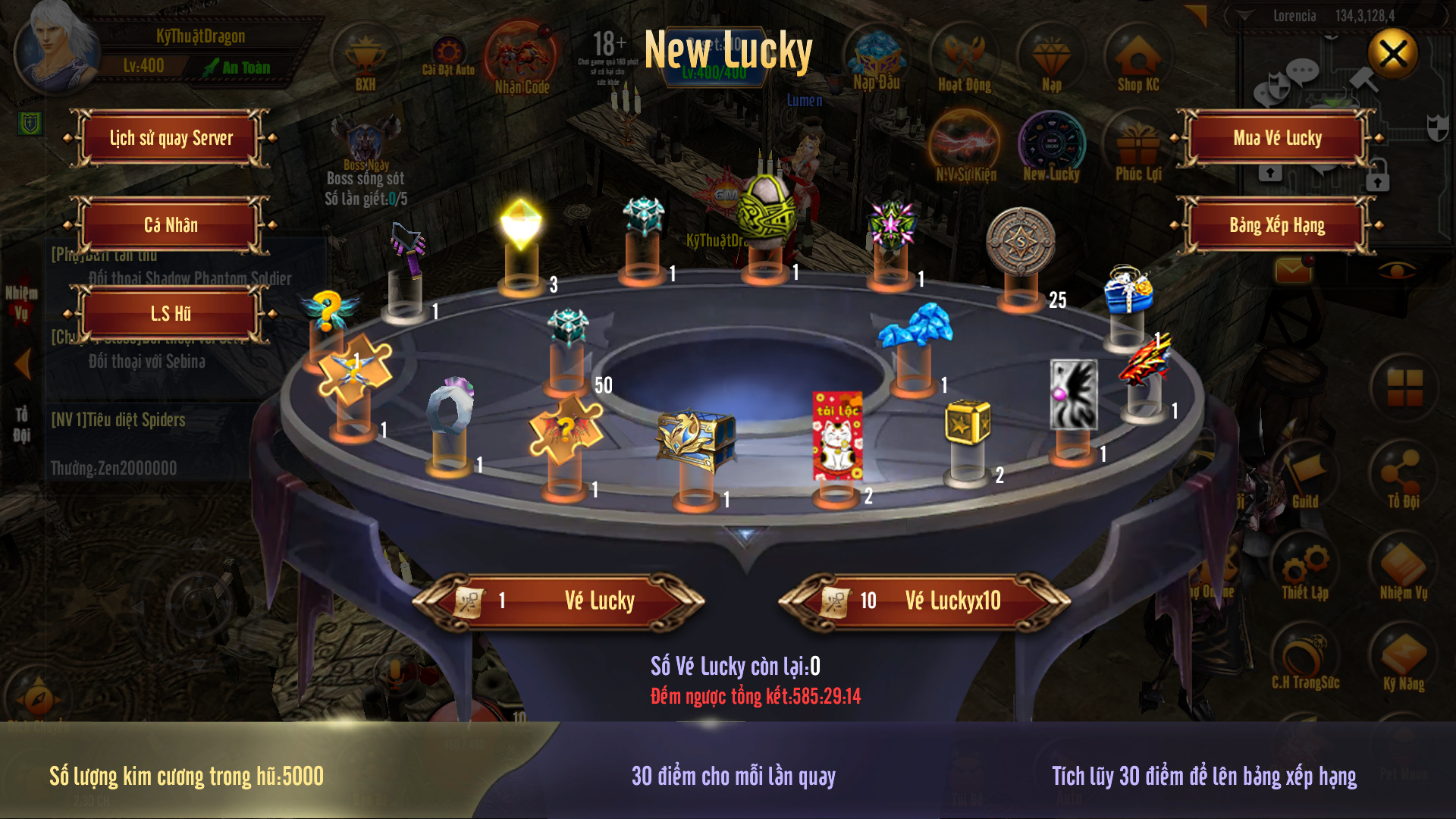Choose the blue gift box prize
This screenshot has height=819, width=1456.
click(1128, 290)
